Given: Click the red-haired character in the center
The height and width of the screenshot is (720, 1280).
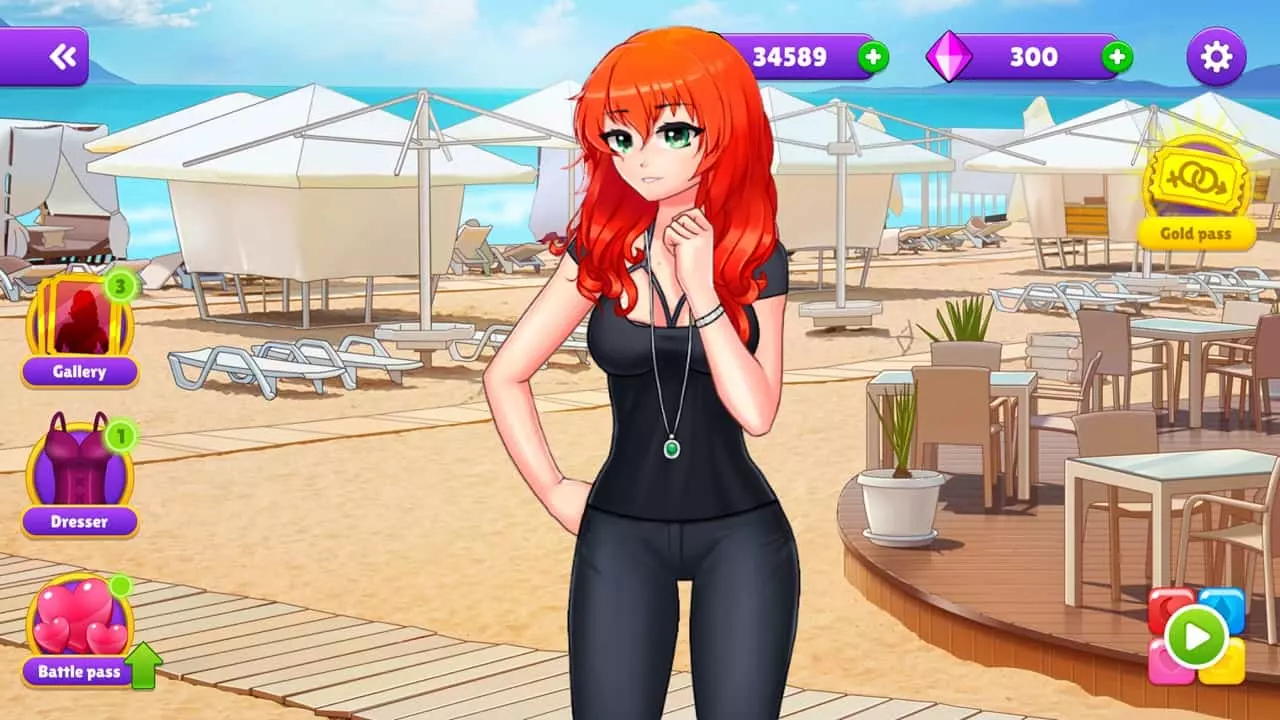Looking at the screenshot, I should [x=660, y=400].
